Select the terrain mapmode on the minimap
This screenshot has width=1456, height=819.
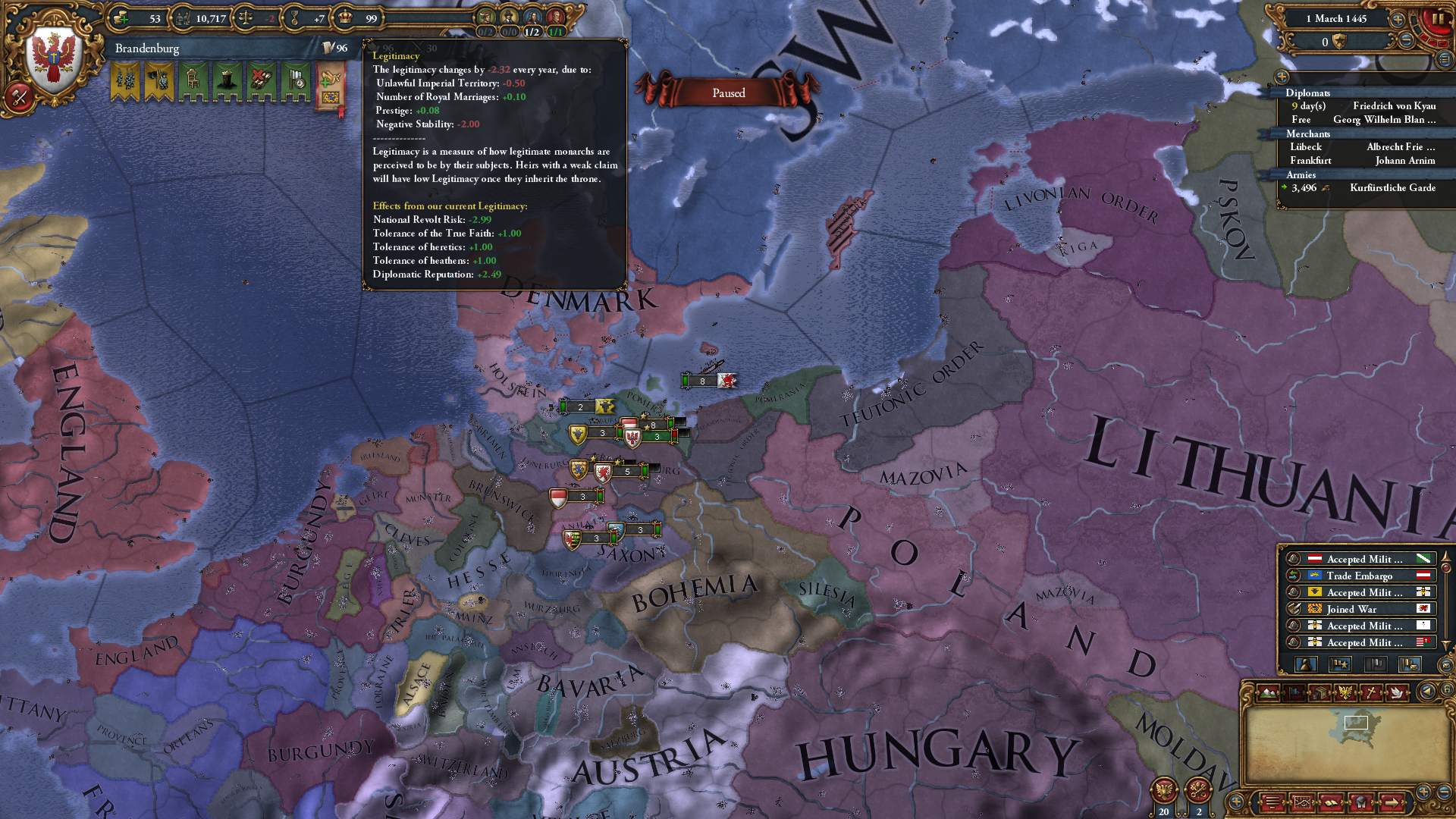tap(1269, 692)
